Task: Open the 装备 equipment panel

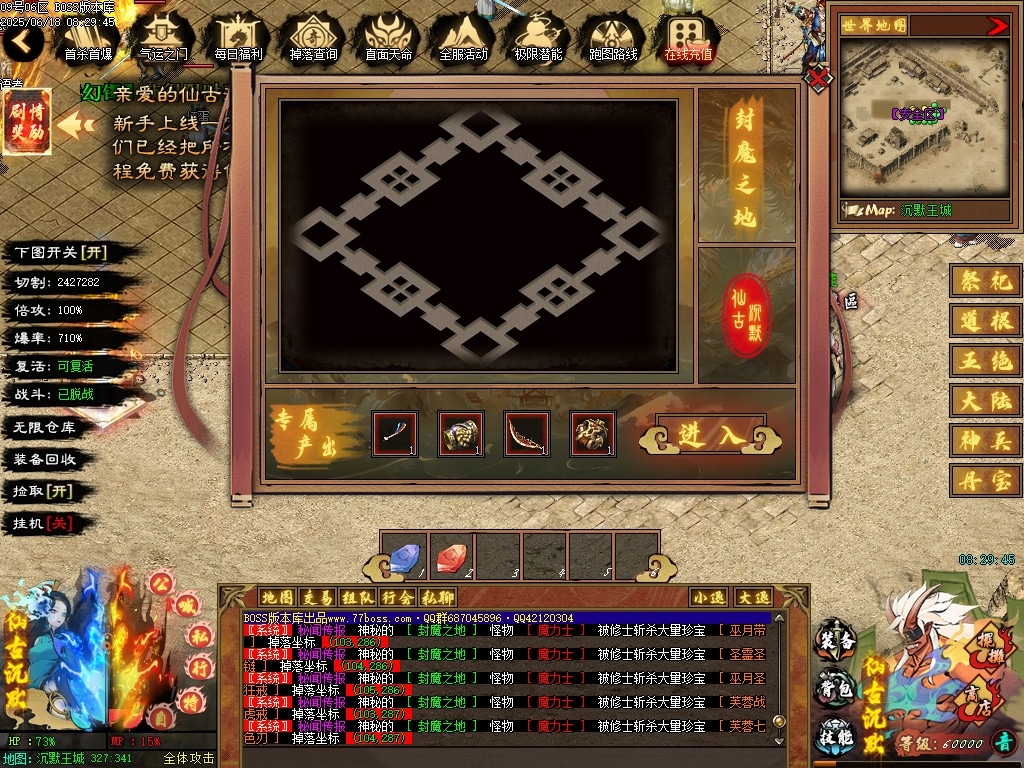Action: pyautogui.click(x=836, y=641)
